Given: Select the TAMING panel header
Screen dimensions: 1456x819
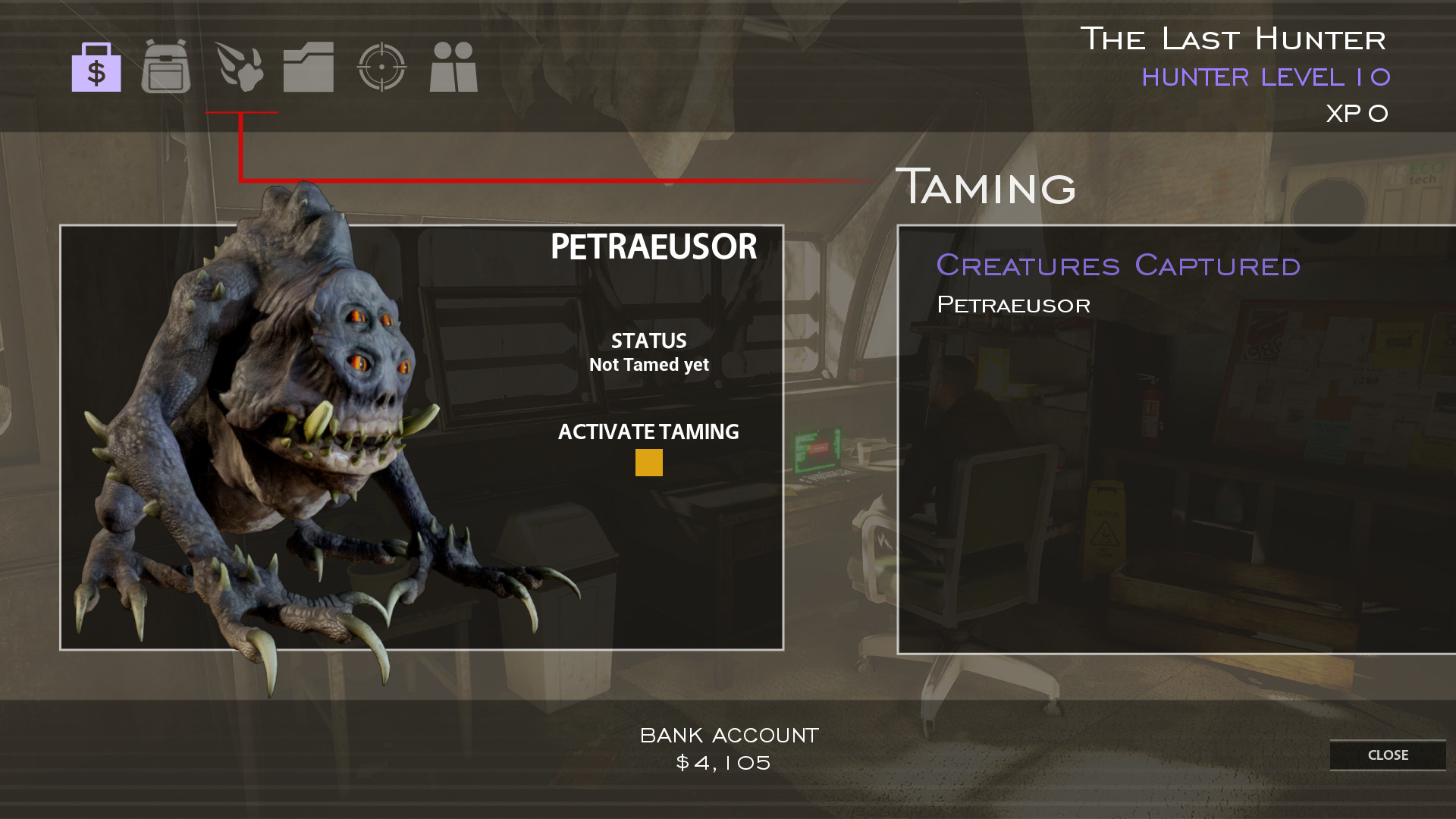Looking at the screenshot, I should tap(986, 186).
